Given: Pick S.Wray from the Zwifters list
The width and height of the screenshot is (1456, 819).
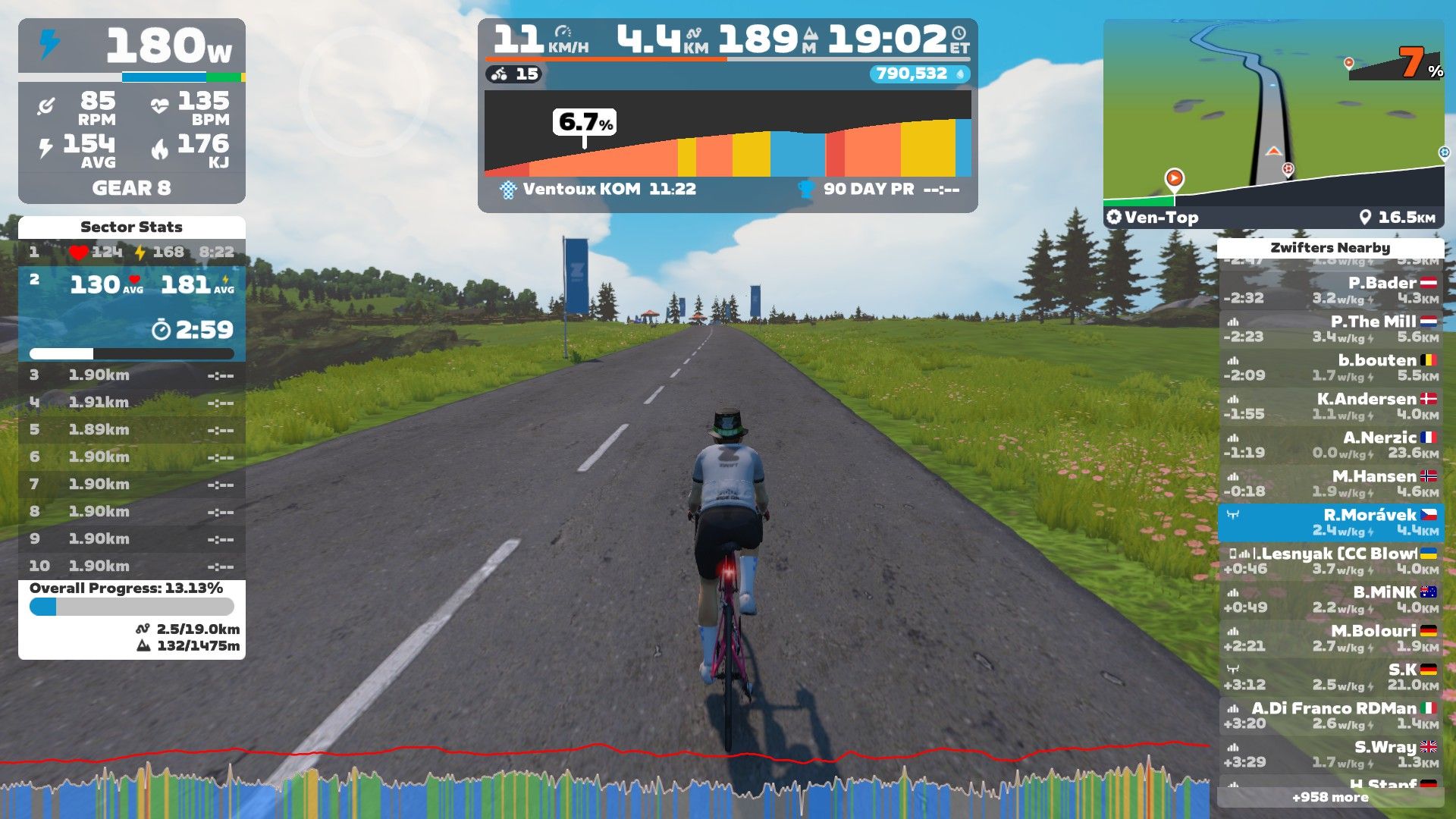Looking at the screenshot, I should pos(1330,755).
